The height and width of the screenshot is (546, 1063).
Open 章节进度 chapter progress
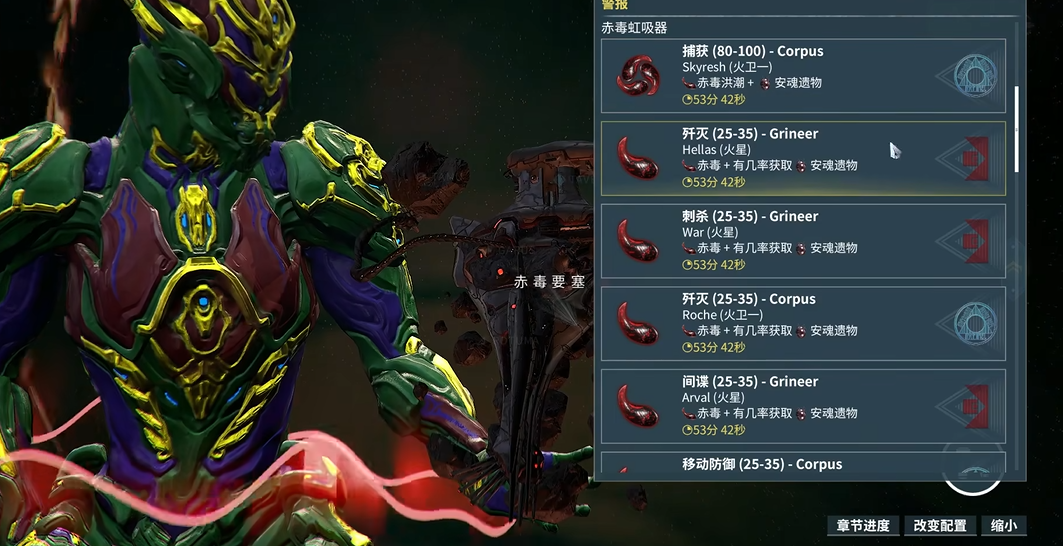coord(863,526)
